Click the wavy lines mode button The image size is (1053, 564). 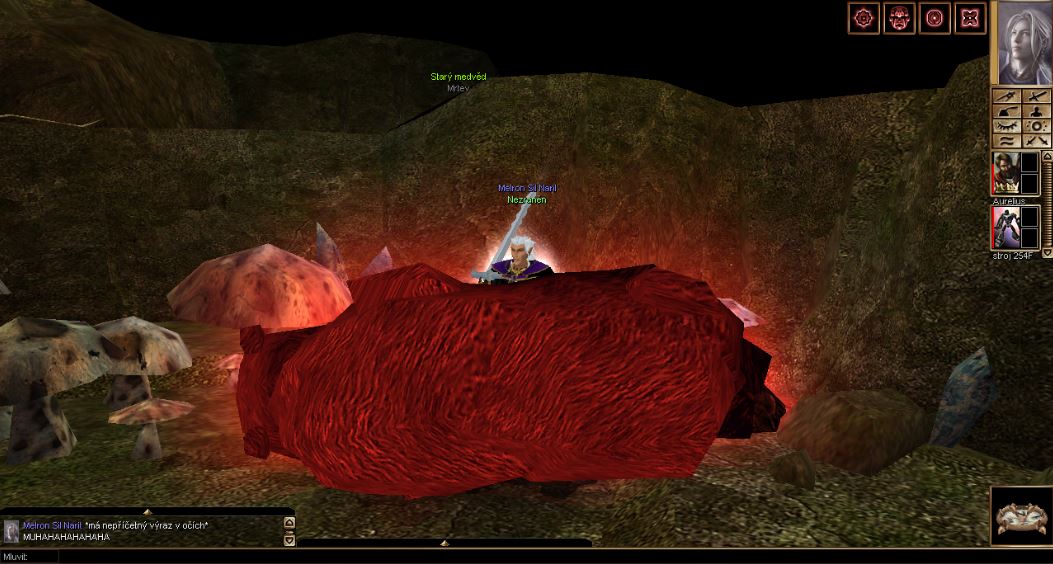(x=1005, y=142)
